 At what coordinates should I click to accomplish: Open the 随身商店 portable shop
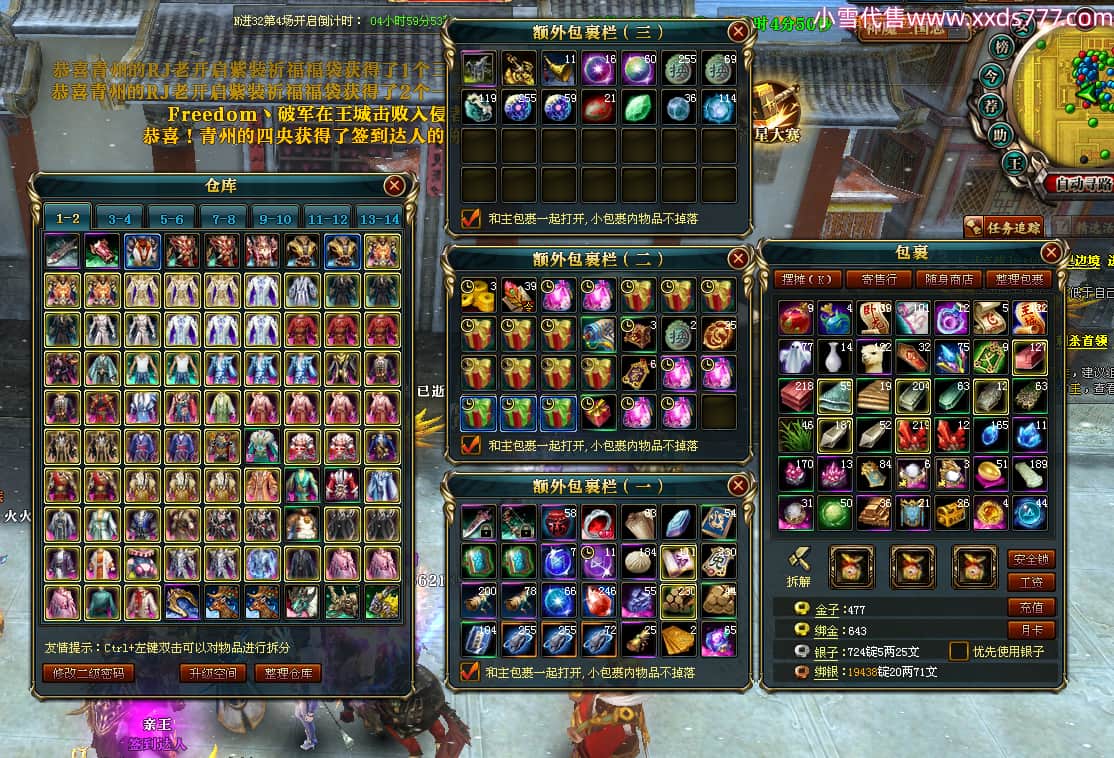pos(948,279)
